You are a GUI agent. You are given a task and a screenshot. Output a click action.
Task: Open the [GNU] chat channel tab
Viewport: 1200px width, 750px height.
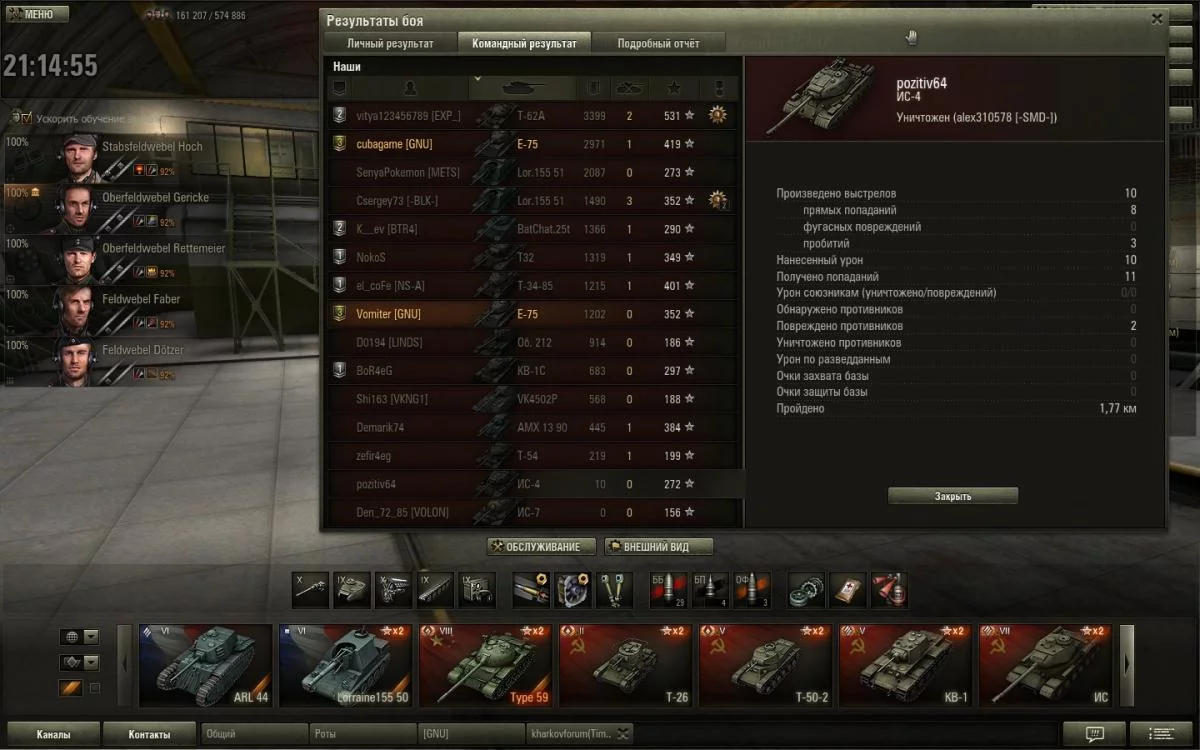pos(470,734)
